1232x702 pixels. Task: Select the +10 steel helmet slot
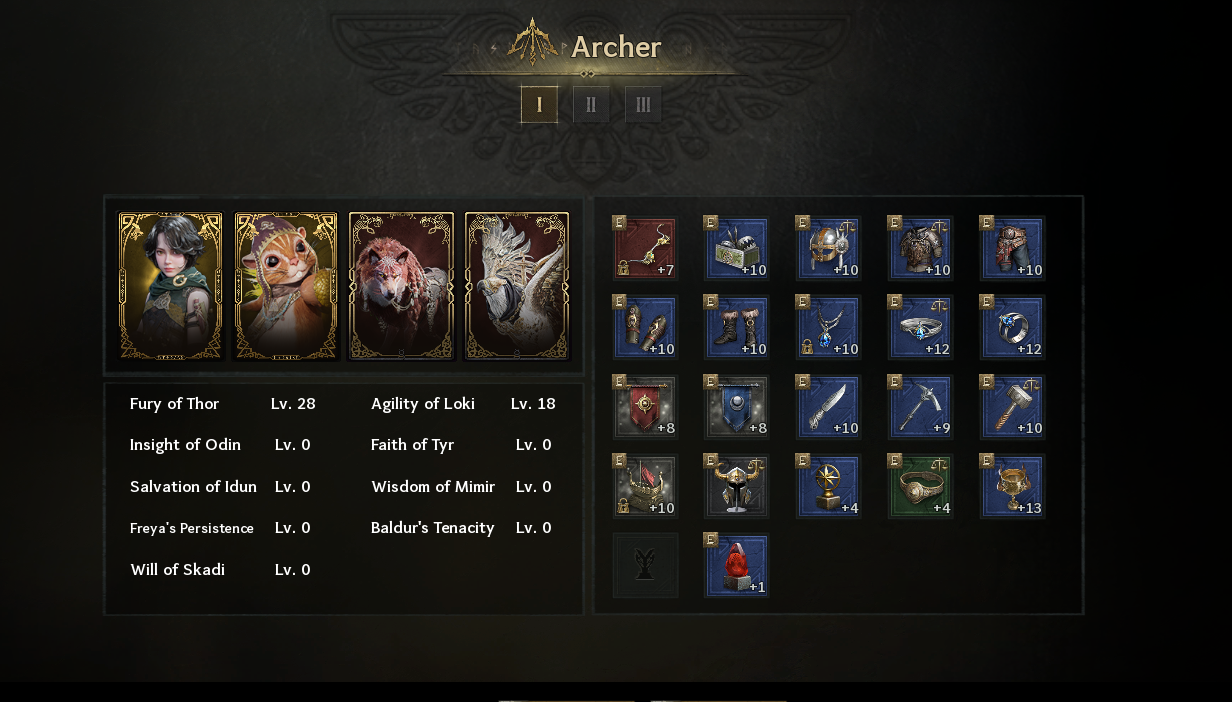pyautogui.click(x=829, y=248)
